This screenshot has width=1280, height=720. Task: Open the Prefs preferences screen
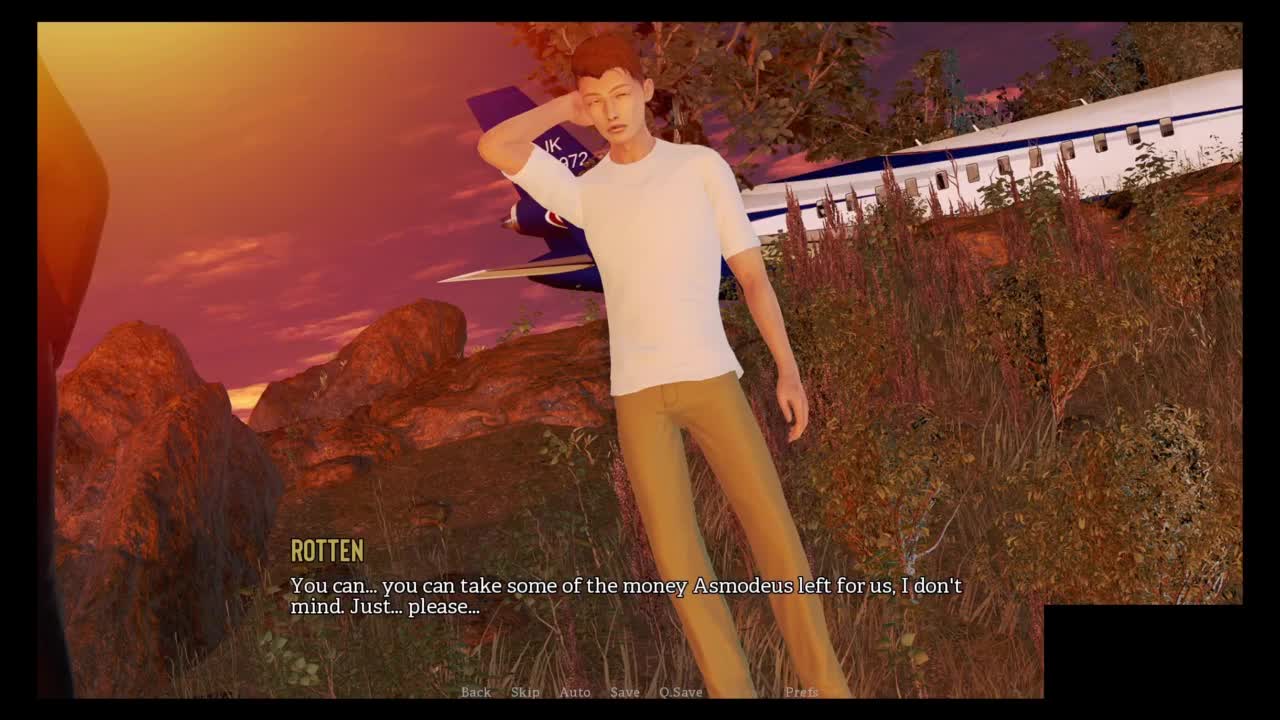tap(801, 692)
